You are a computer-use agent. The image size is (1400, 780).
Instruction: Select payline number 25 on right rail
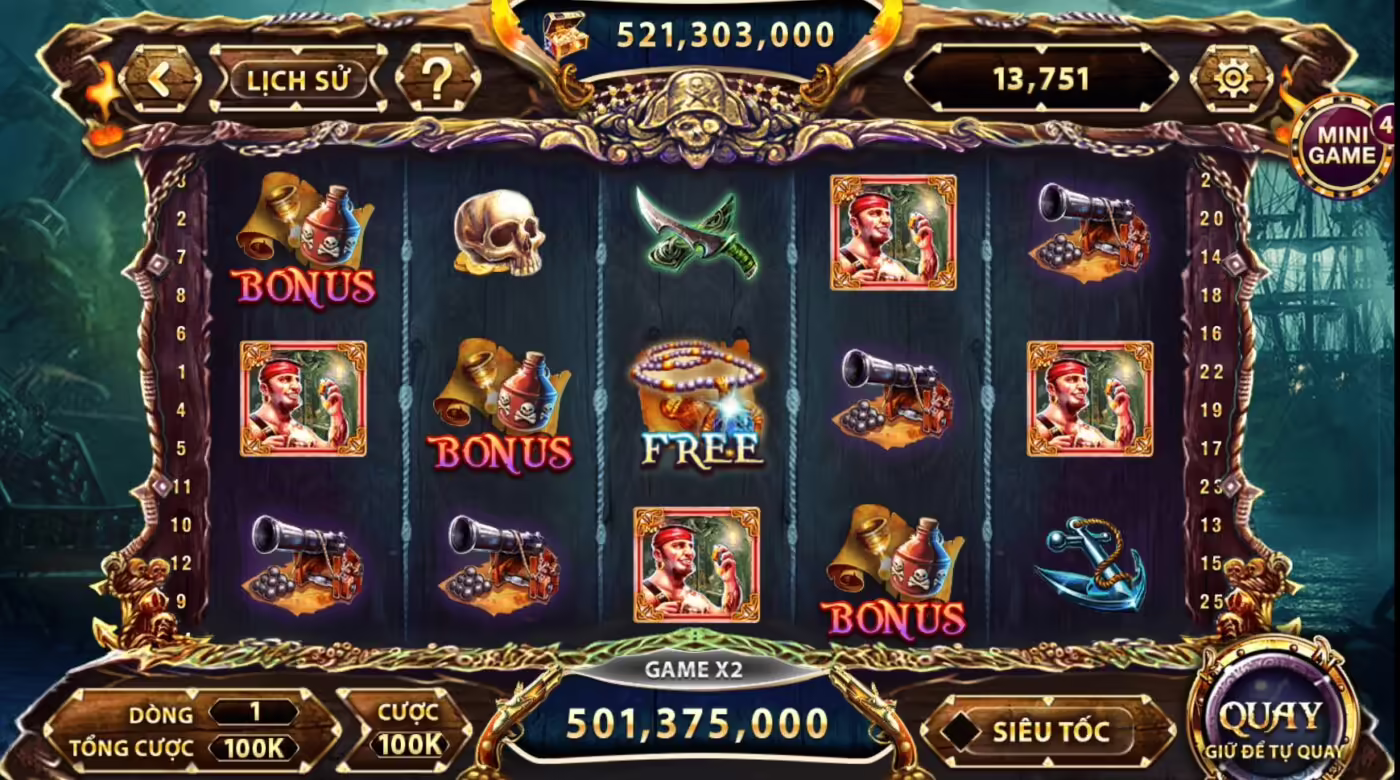click(1211, 600)
